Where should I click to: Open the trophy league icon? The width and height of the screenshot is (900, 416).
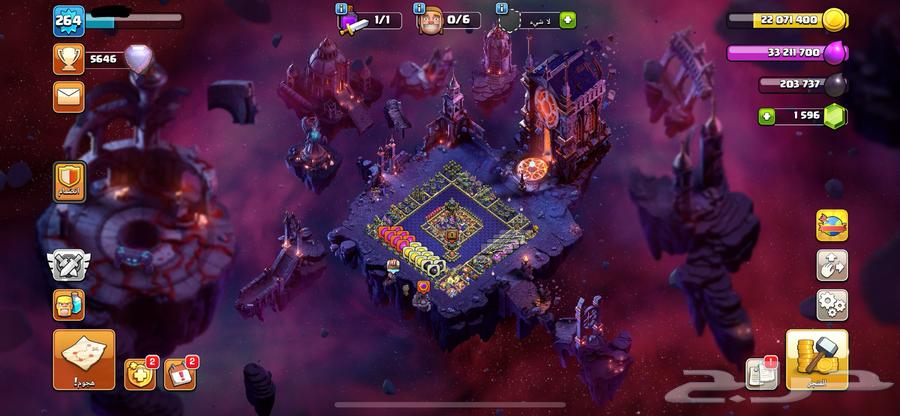coord(68,60)
